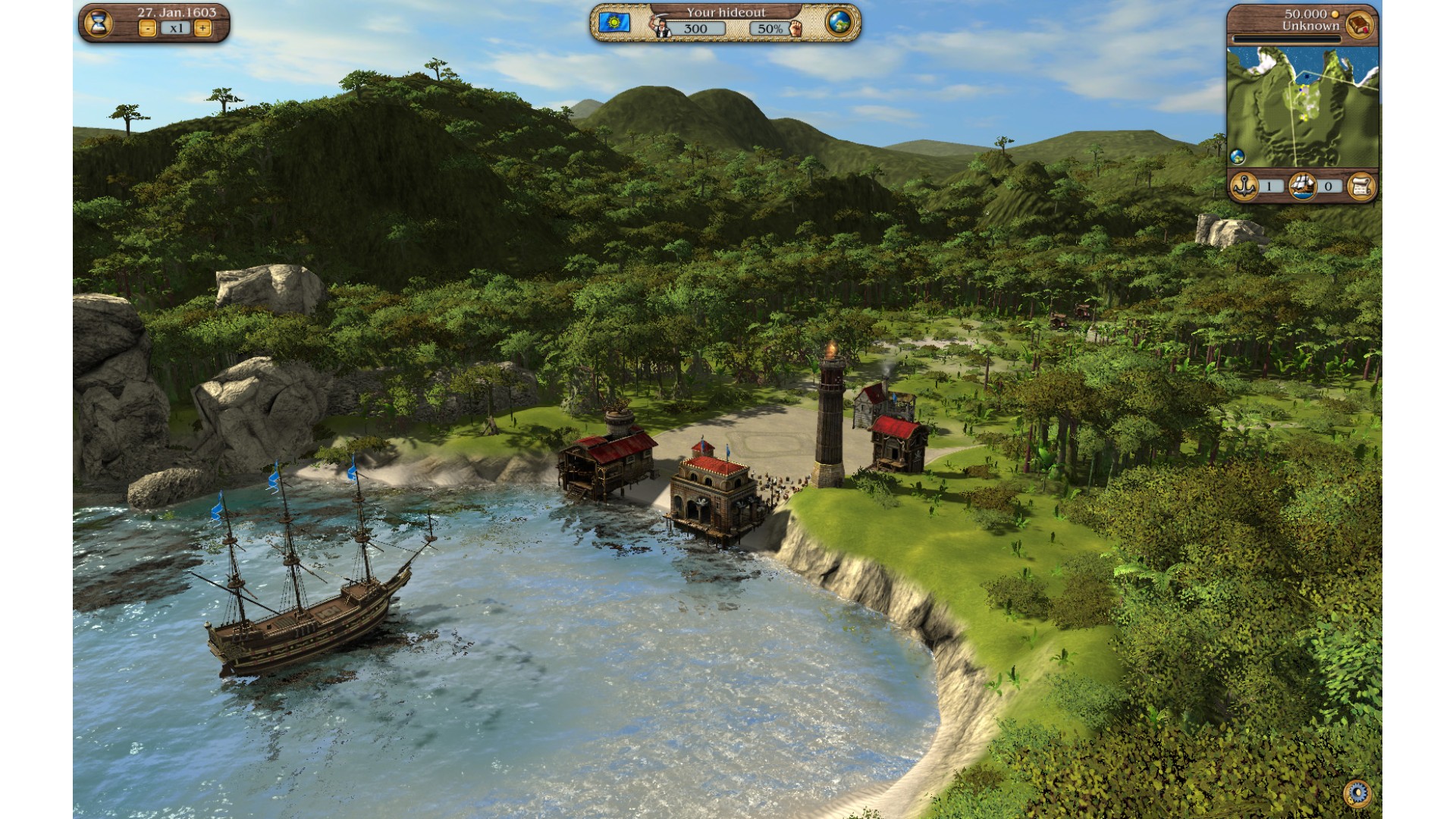The image size is (1456, 819).
Task: Open the sailing ship convoy list
Action: (1303, 186)
